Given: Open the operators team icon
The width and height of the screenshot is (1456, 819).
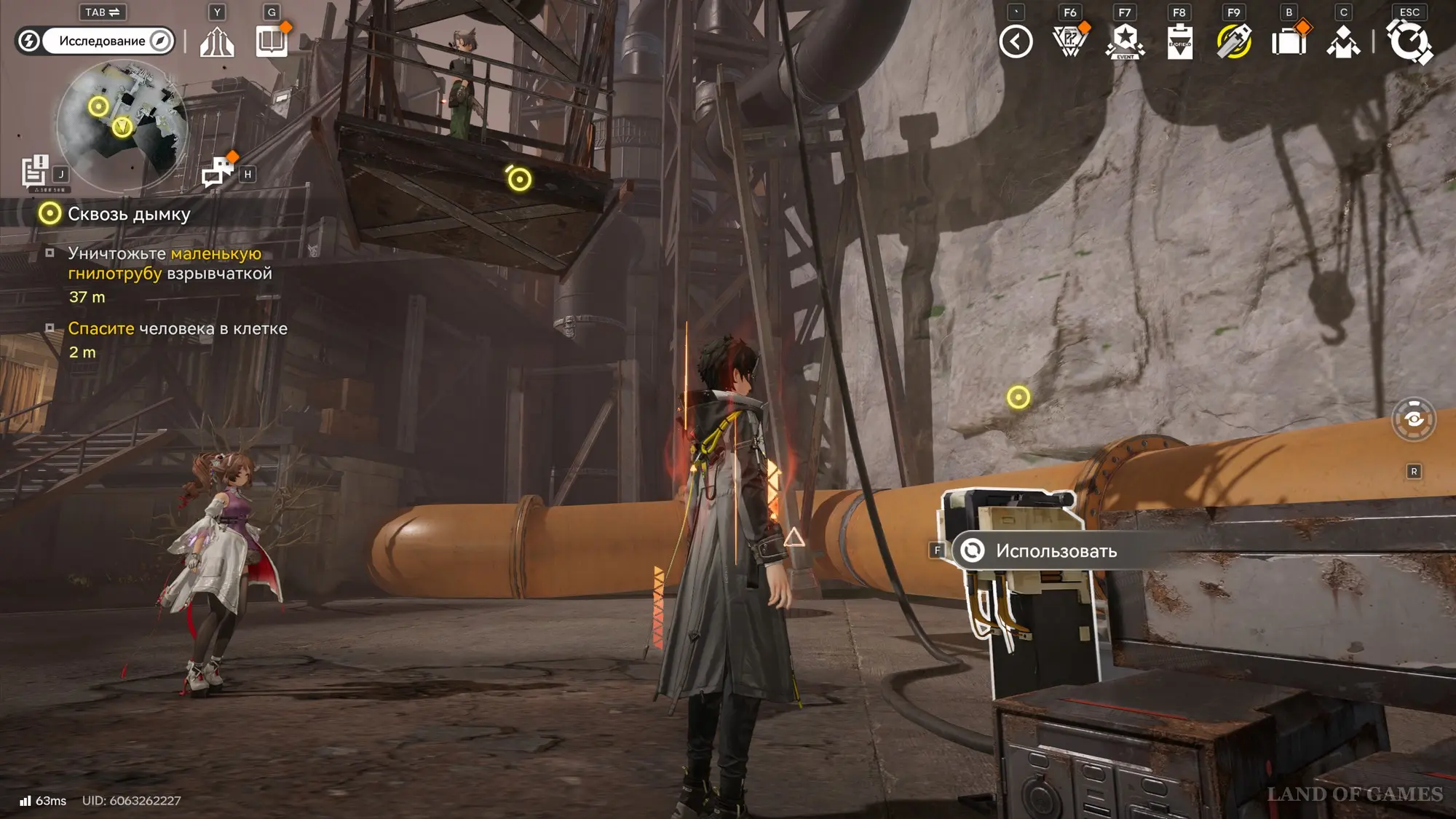Looking at the screenshot, I should click(1343, 41).
